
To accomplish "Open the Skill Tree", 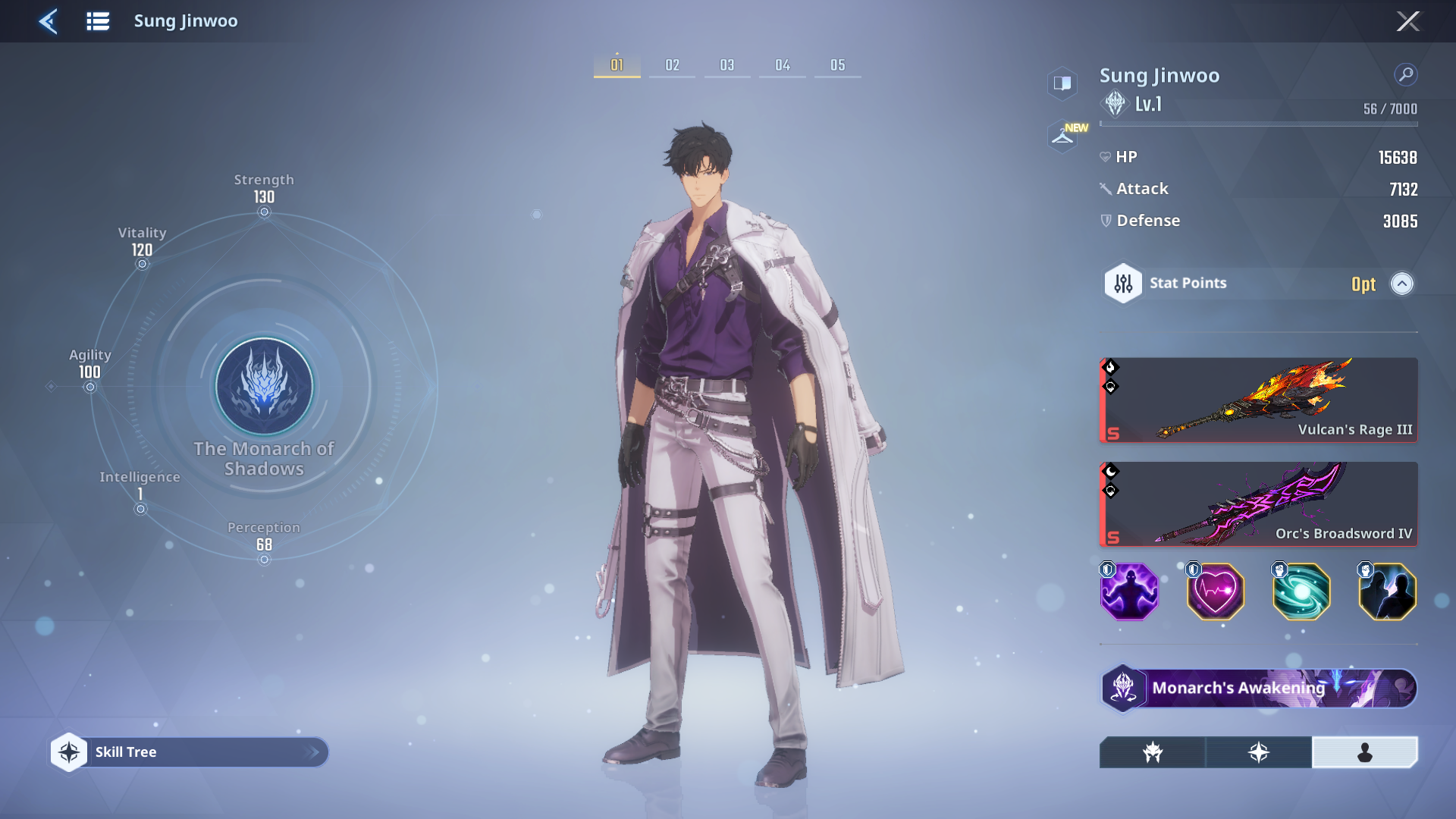I will point(190,752).
